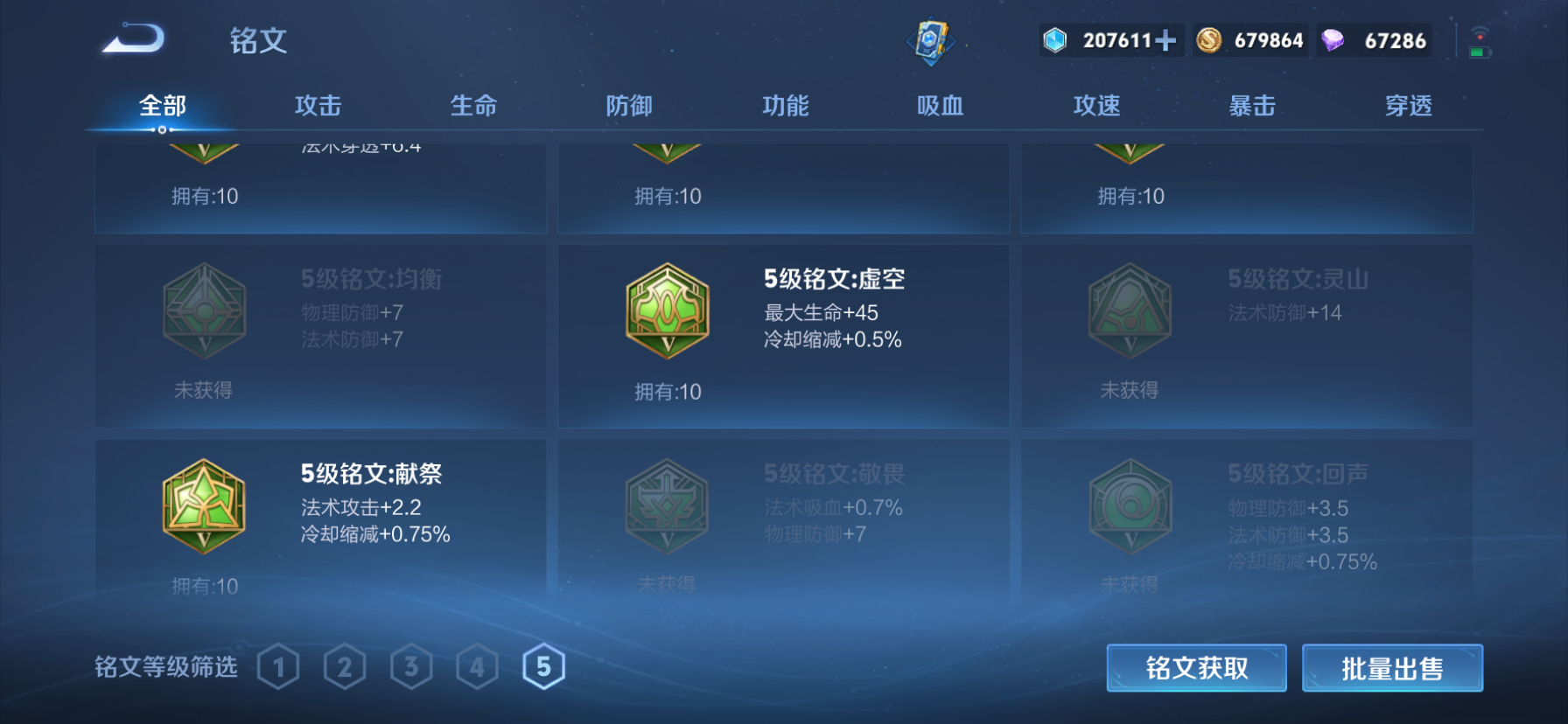Image resolution: width=1568 pixels, height=724 pixels.
Task: Open 铭文获取 to acquire runes
Action: coord(1197,667)
